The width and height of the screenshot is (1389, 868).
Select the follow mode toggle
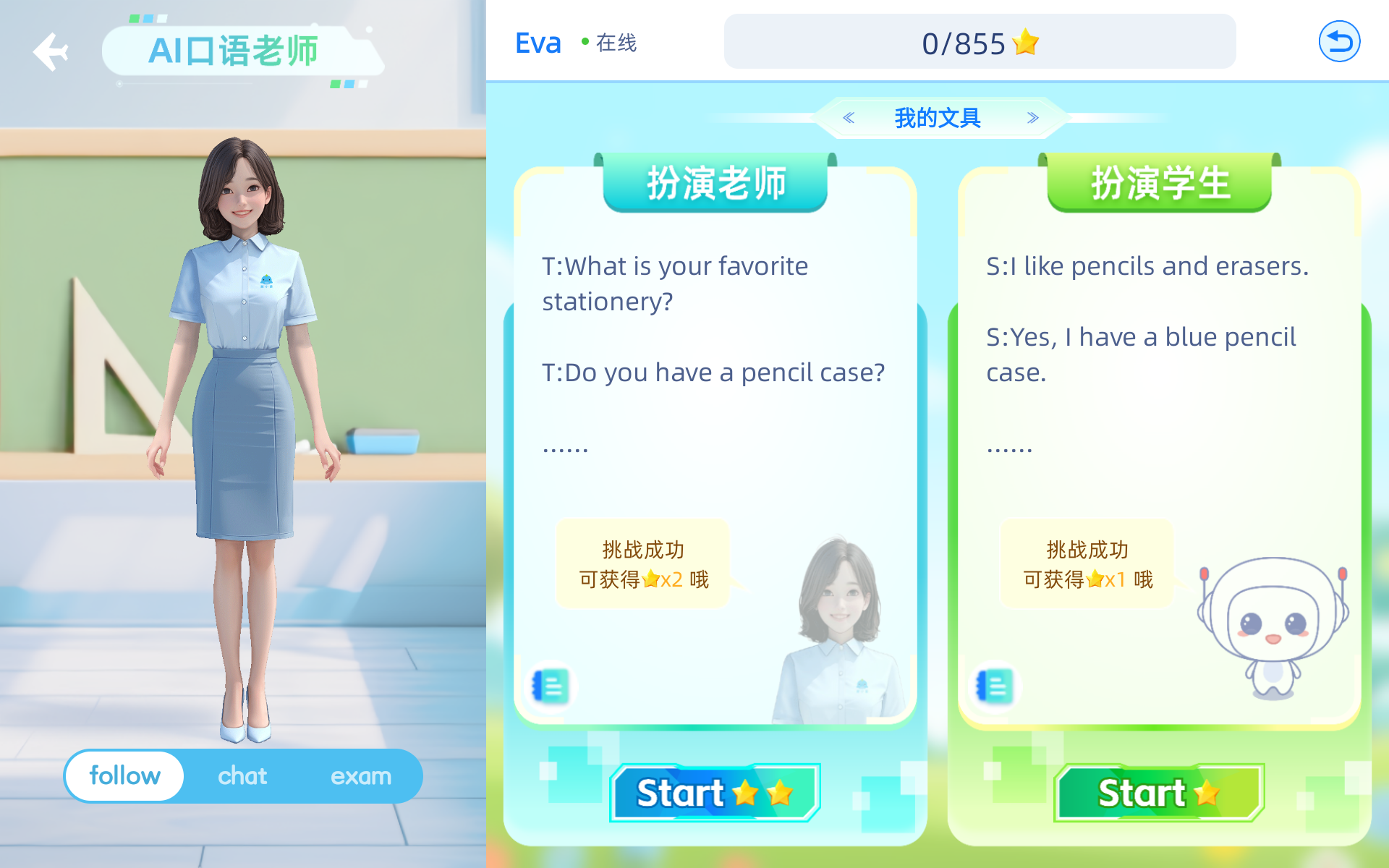click(124, 775)
